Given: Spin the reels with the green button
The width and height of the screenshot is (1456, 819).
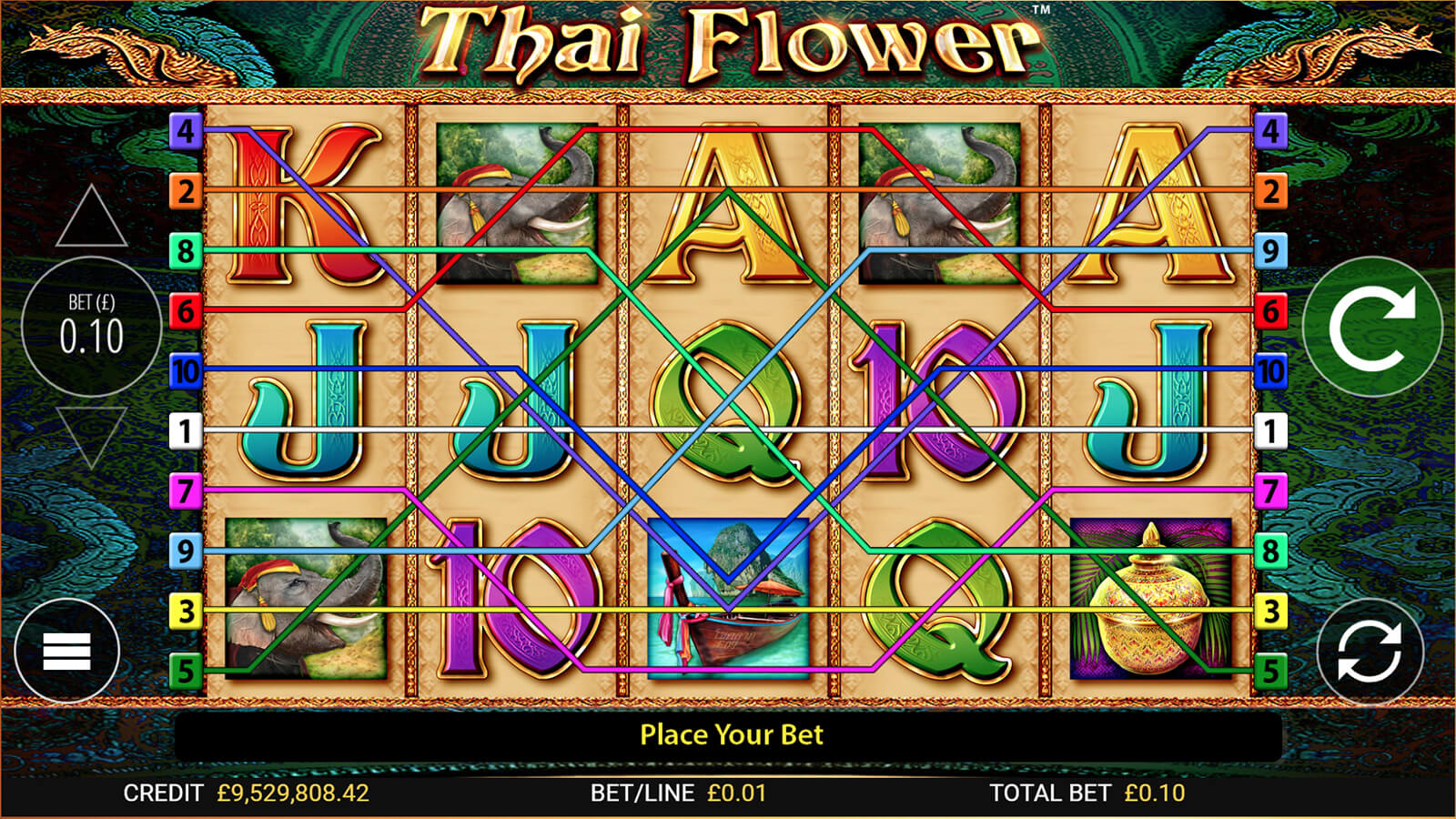Looking at the screenshot, I should (x=1371, y=327).
